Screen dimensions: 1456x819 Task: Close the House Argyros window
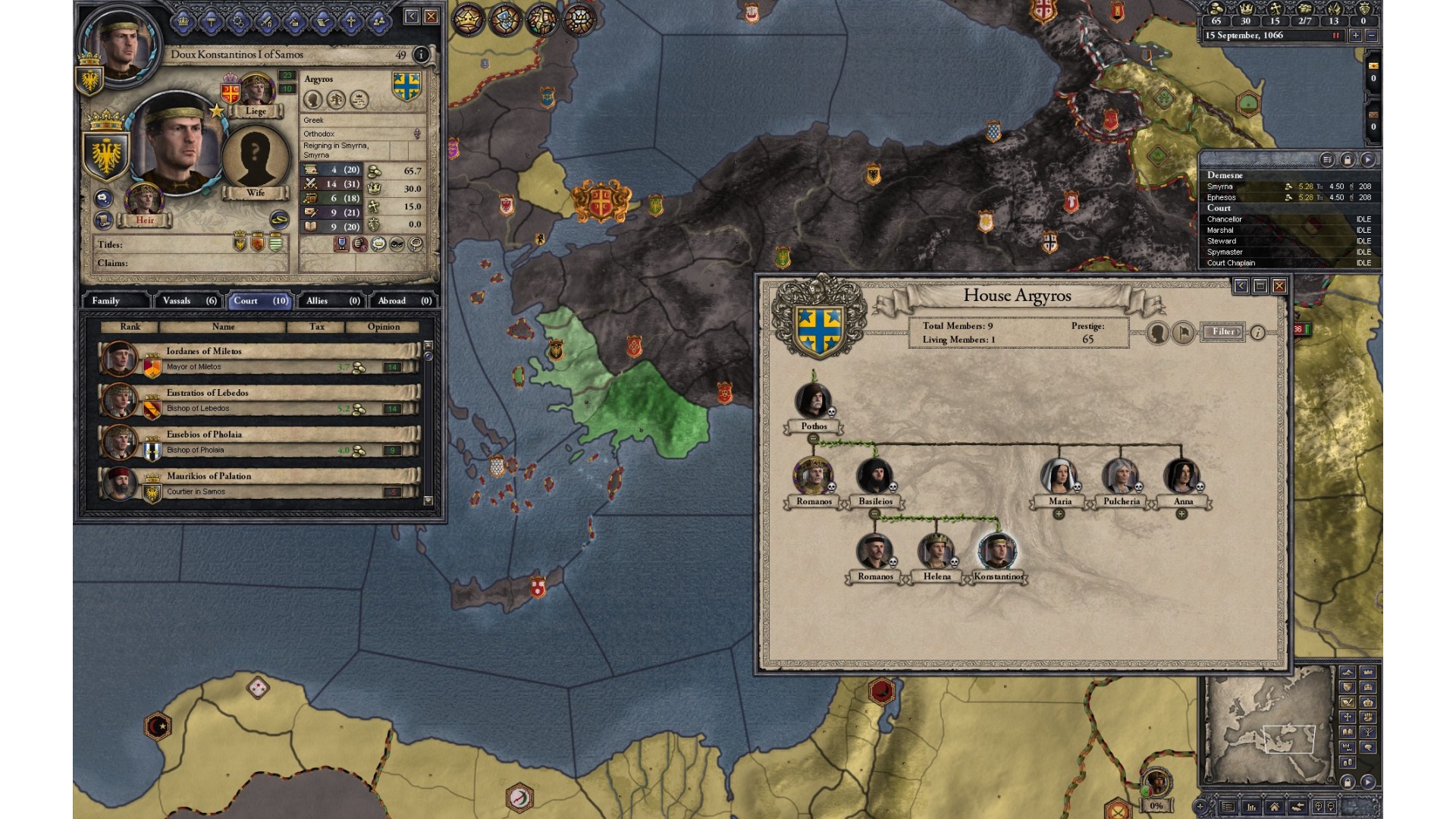tap(1279, 286)
